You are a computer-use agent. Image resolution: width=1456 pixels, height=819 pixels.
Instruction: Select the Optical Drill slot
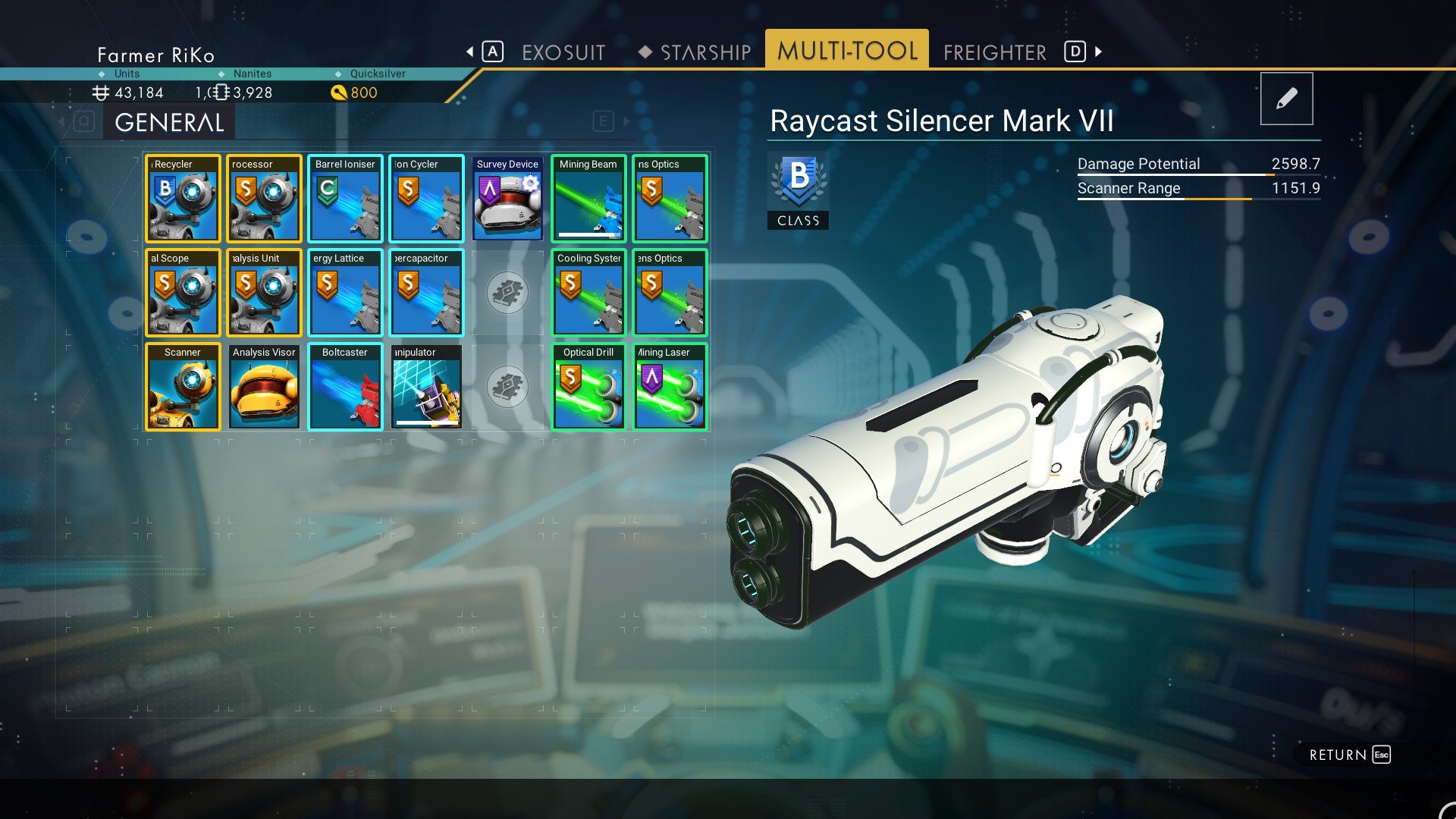point(588,387)
